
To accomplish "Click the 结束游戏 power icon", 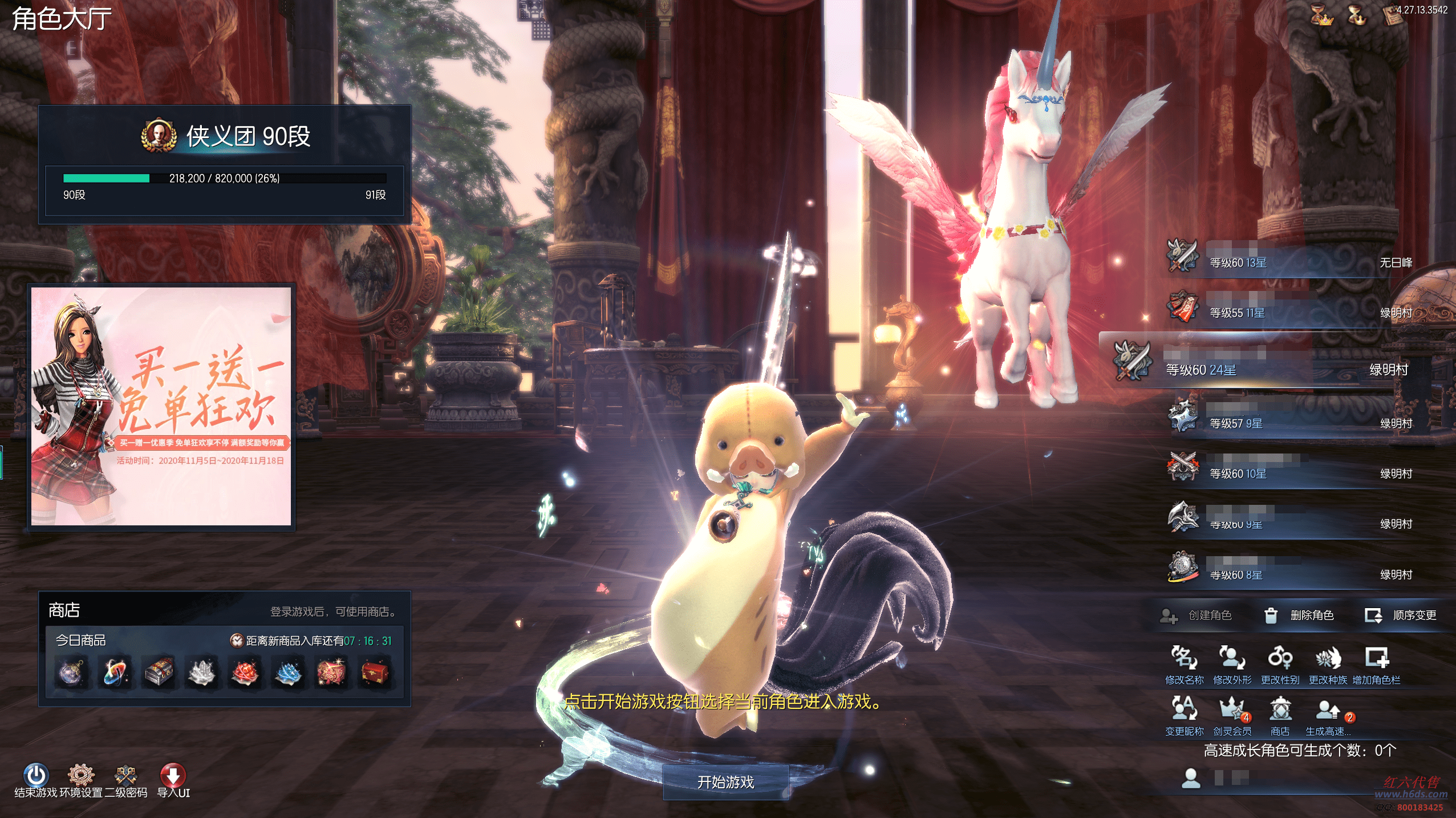I will click(x=35, y=775).
